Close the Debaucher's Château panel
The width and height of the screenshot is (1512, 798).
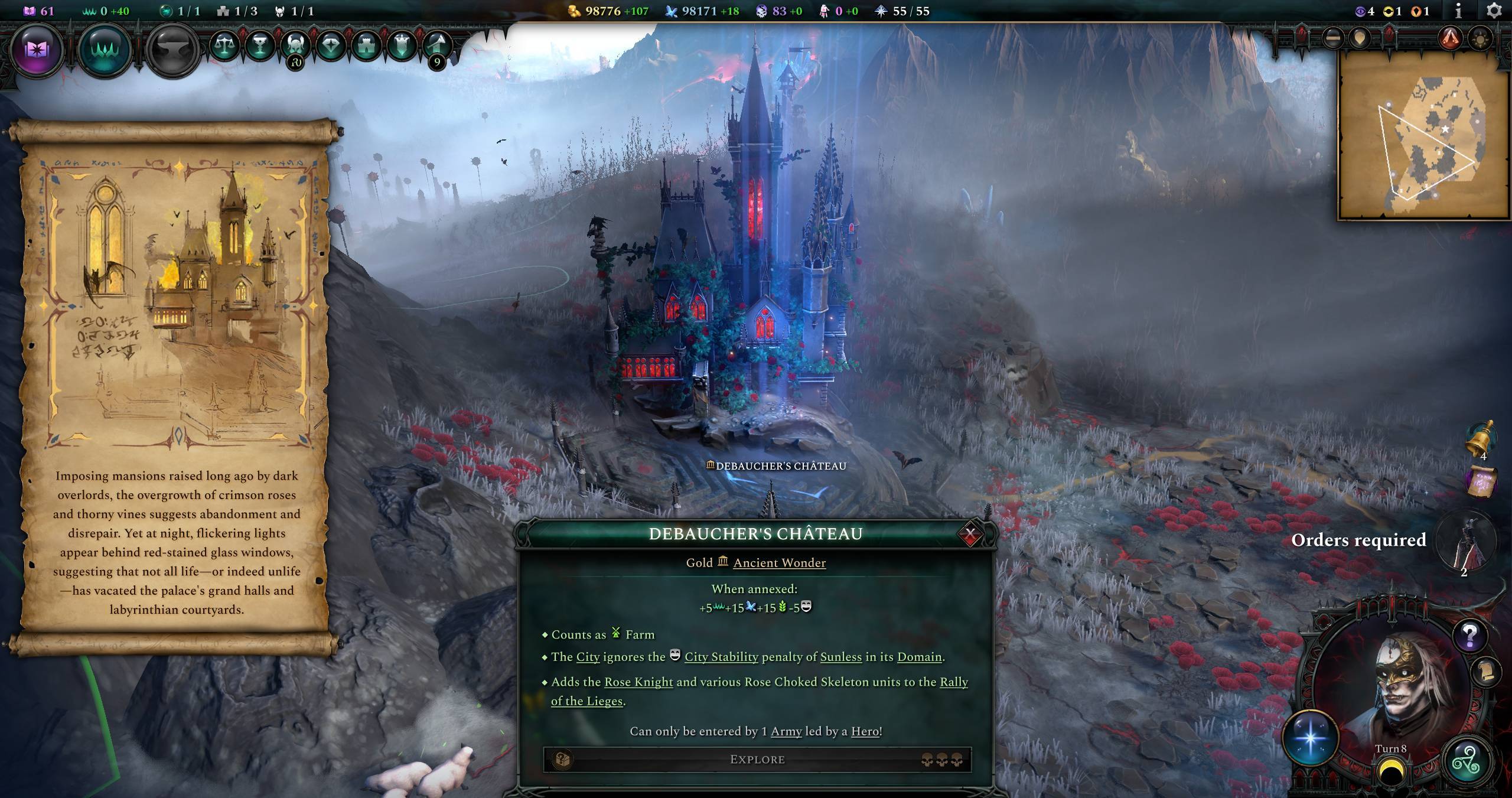[x=970, y=535]
